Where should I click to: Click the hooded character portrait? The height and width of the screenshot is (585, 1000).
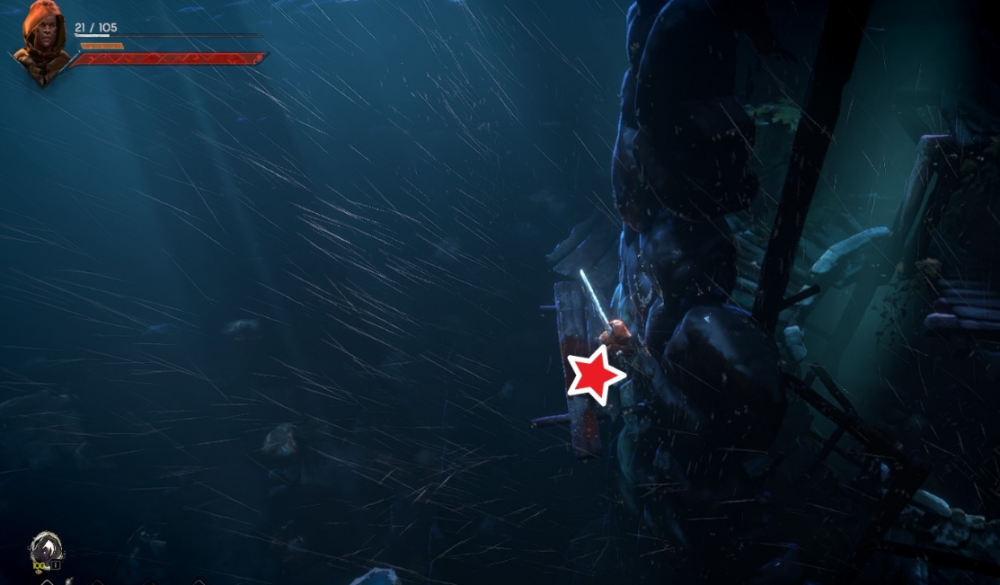click(42, 43)
